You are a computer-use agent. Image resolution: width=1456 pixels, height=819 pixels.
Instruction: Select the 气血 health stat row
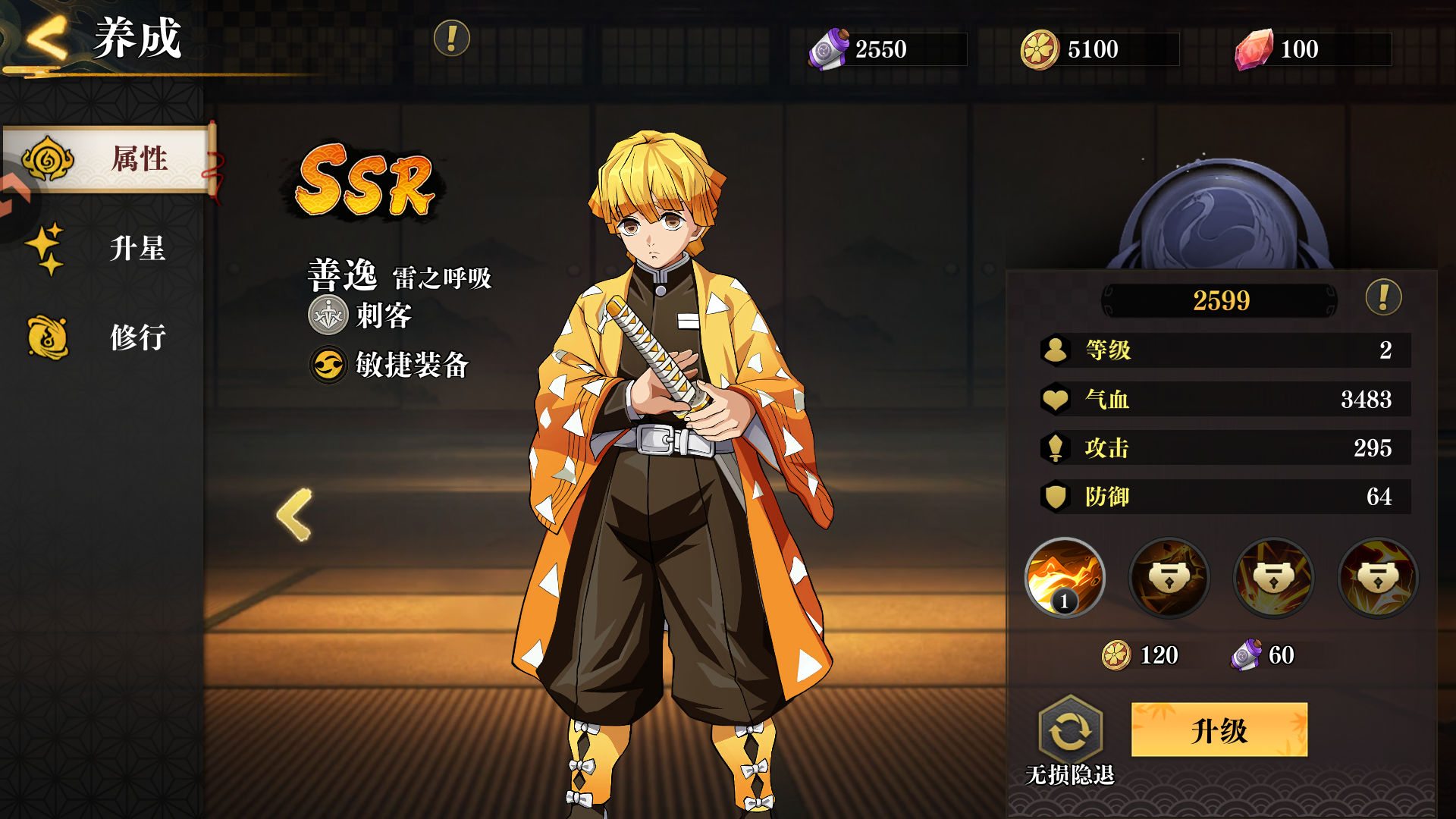tap(1213, 400)
